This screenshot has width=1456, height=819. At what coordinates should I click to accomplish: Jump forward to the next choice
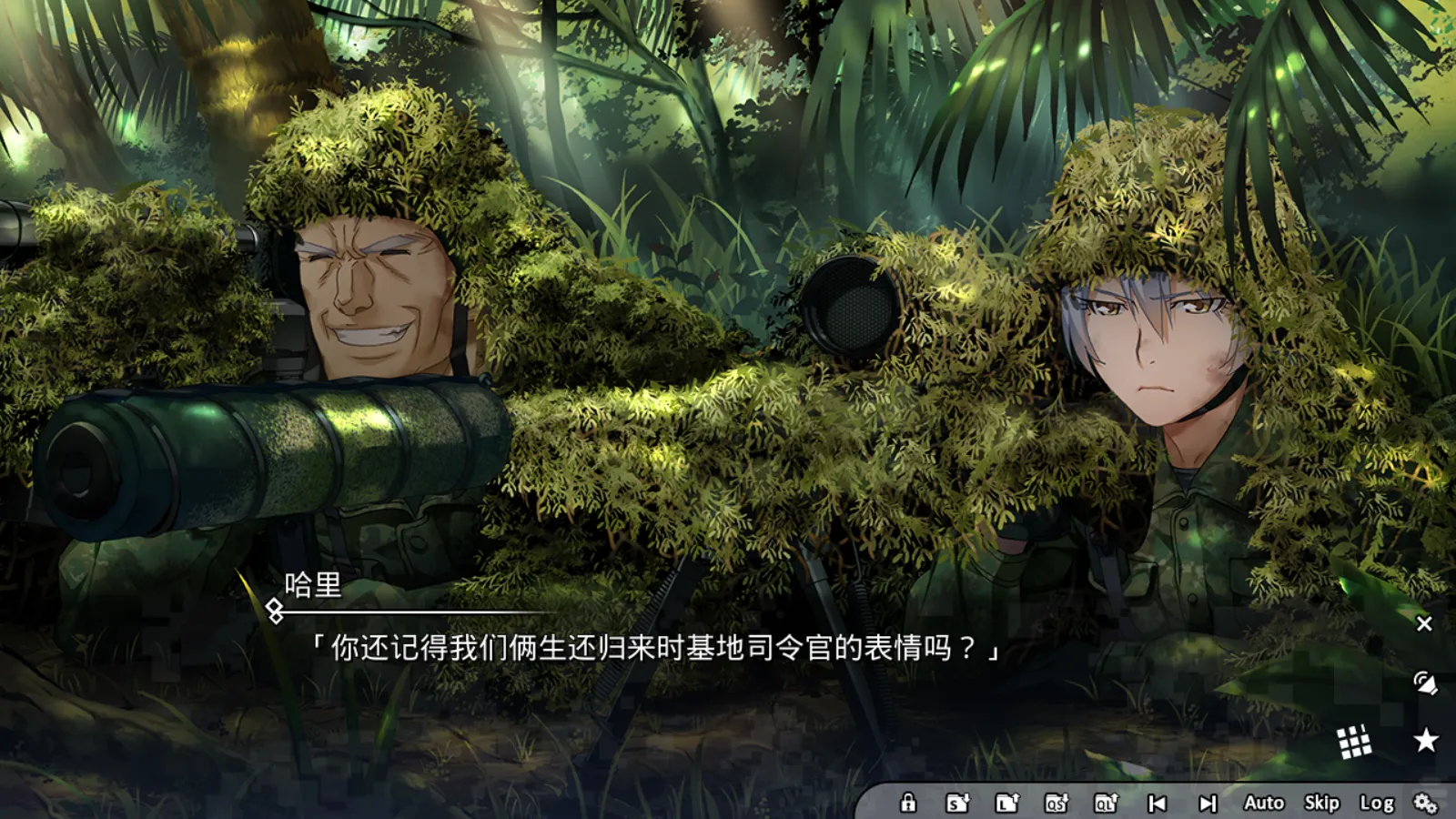(x=1208, y=804)
